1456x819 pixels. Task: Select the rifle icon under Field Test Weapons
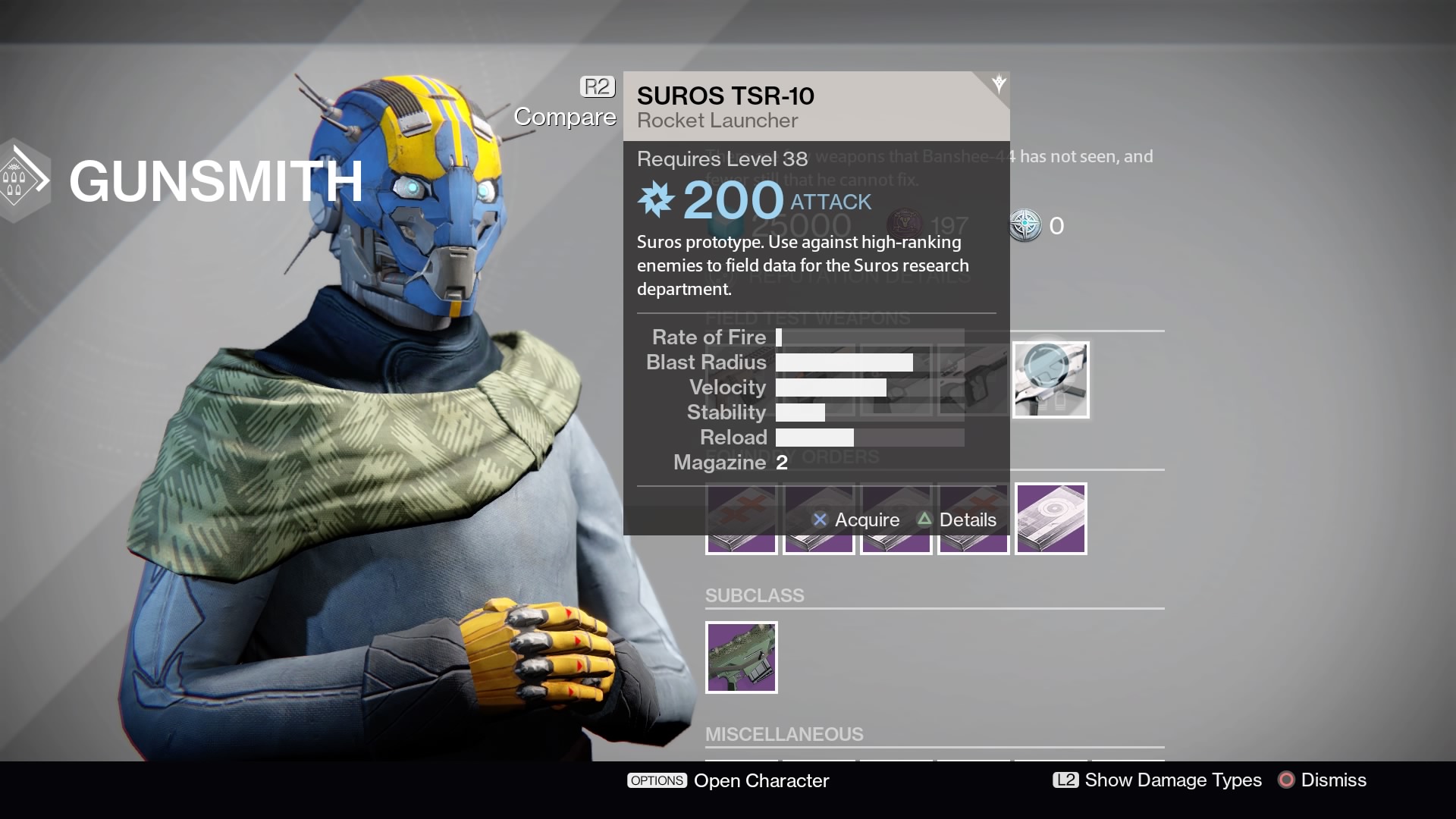[973, 379]
